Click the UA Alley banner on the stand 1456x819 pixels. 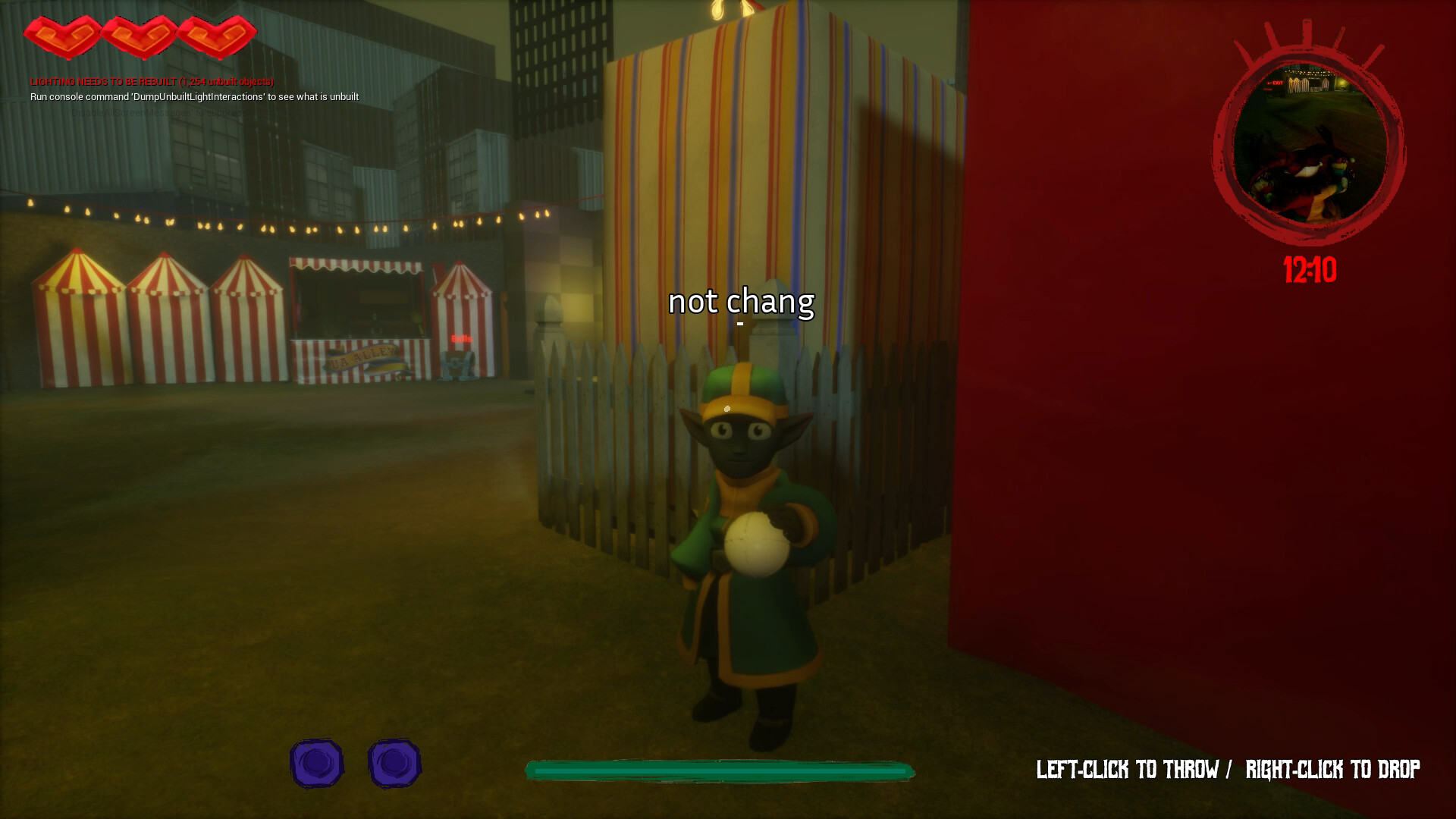tap(362, 359)
